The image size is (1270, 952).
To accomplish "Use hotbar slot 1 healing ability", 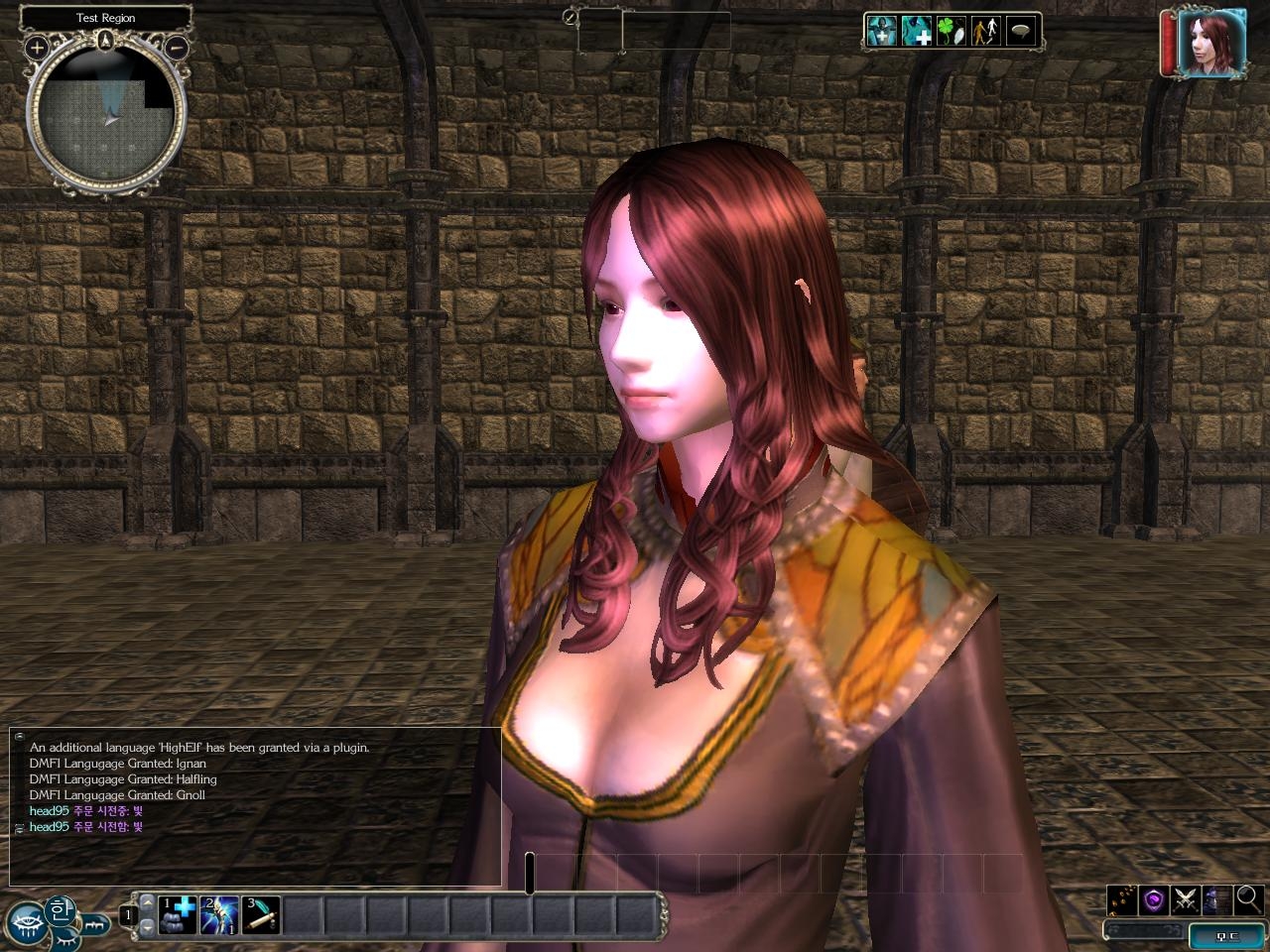I will pyautogui.click(x=179, y=914).
